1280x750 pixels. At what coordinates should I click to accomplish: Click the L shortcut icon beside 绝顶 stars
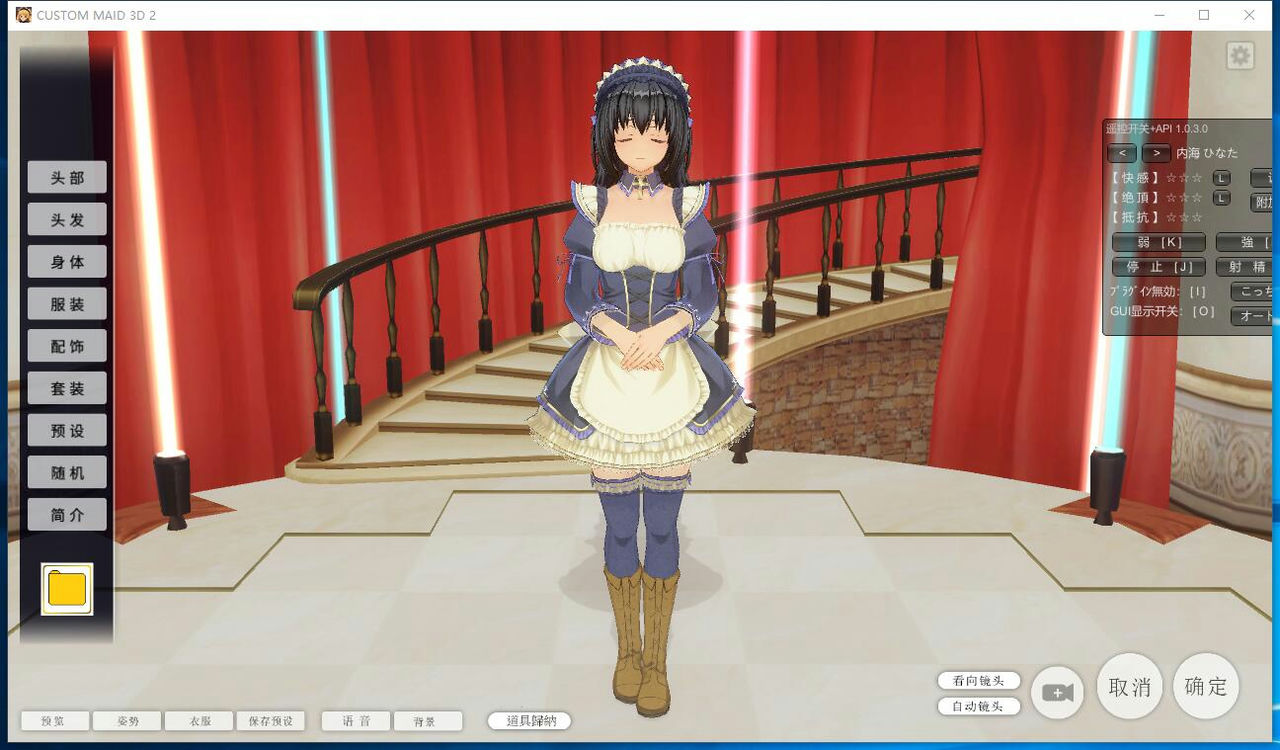[x=1221, y=198]
